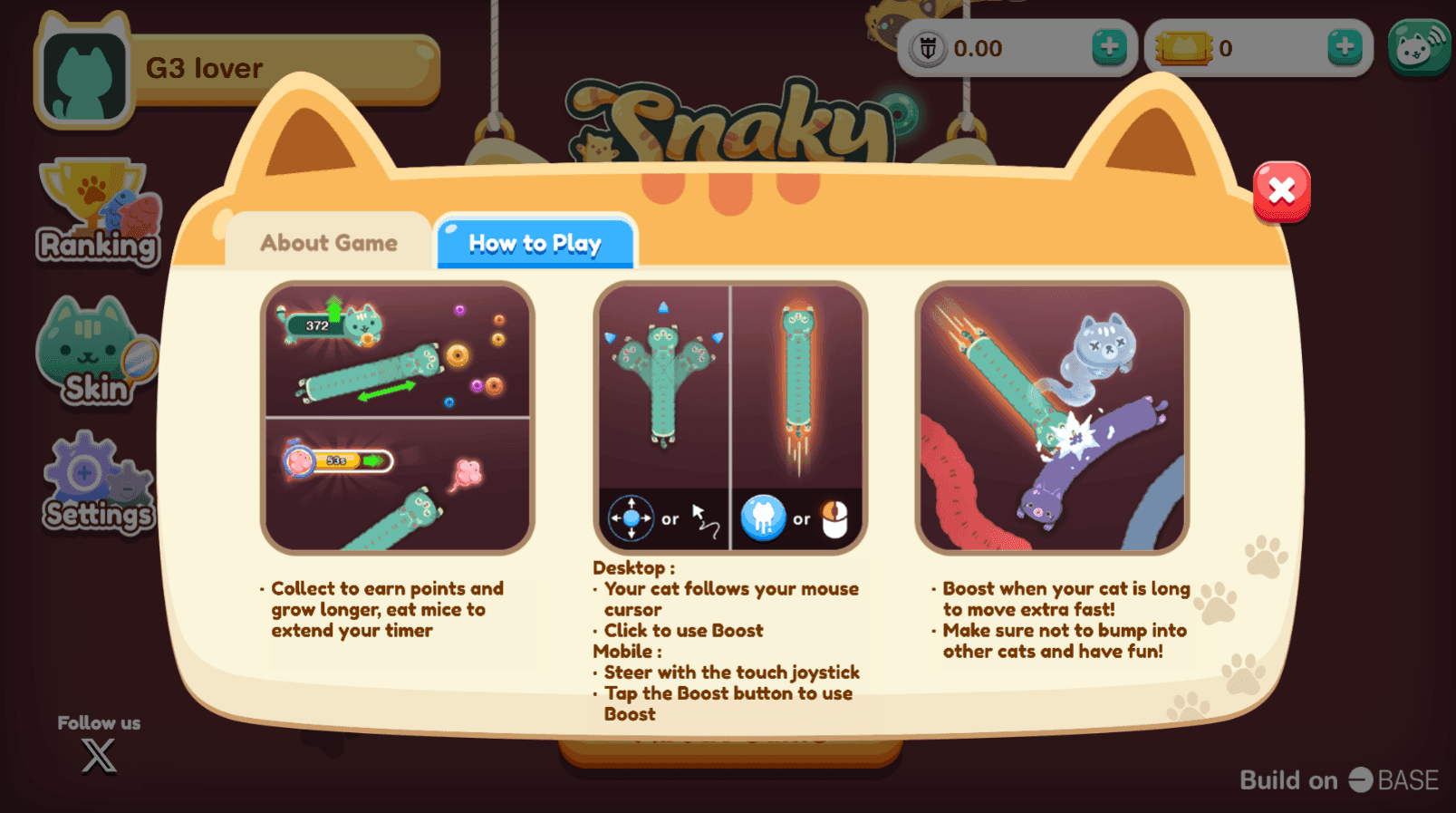Select the How to Play tab
The image size is (1456, 813).
[x=535, y=243]
